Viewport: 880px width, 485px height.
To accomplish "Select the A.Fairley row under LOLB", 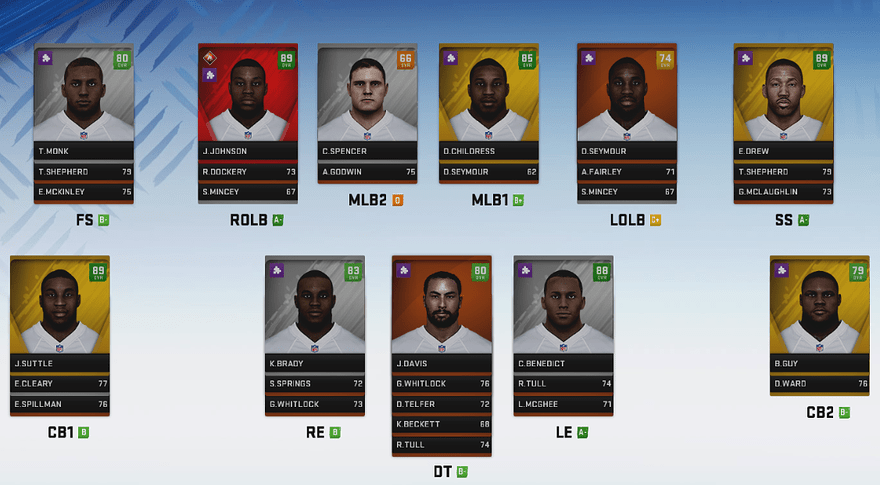I will coord(627,171).
